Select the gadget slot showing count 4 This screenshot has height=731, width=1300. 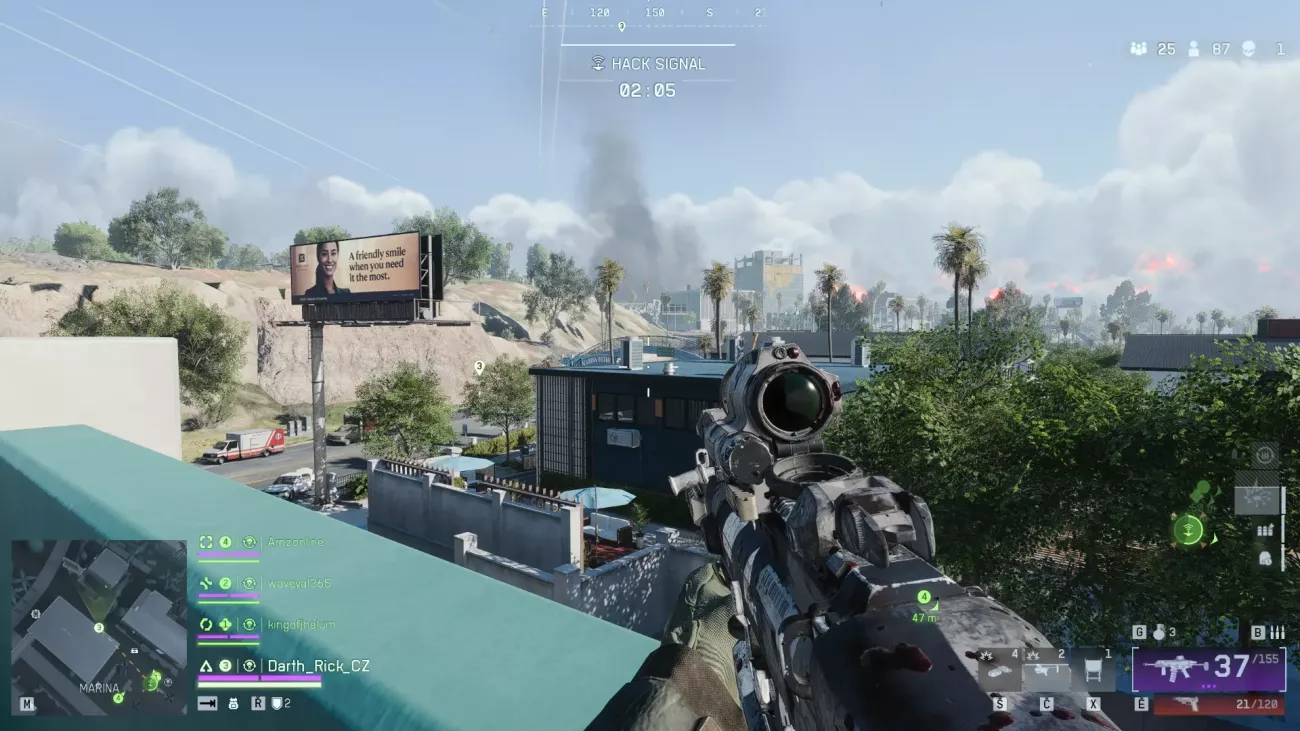[x=999, y=671]
